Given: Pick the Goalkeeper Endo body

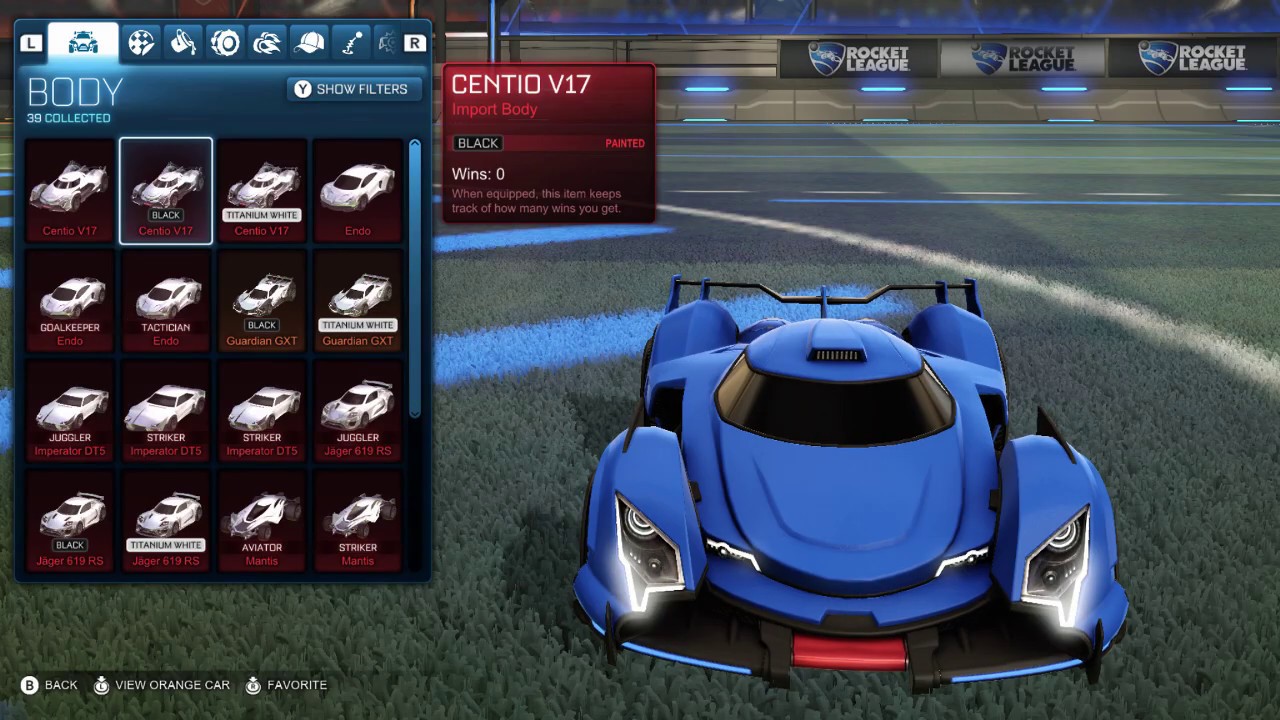Looking at the screenshot, I should [70, 300].
